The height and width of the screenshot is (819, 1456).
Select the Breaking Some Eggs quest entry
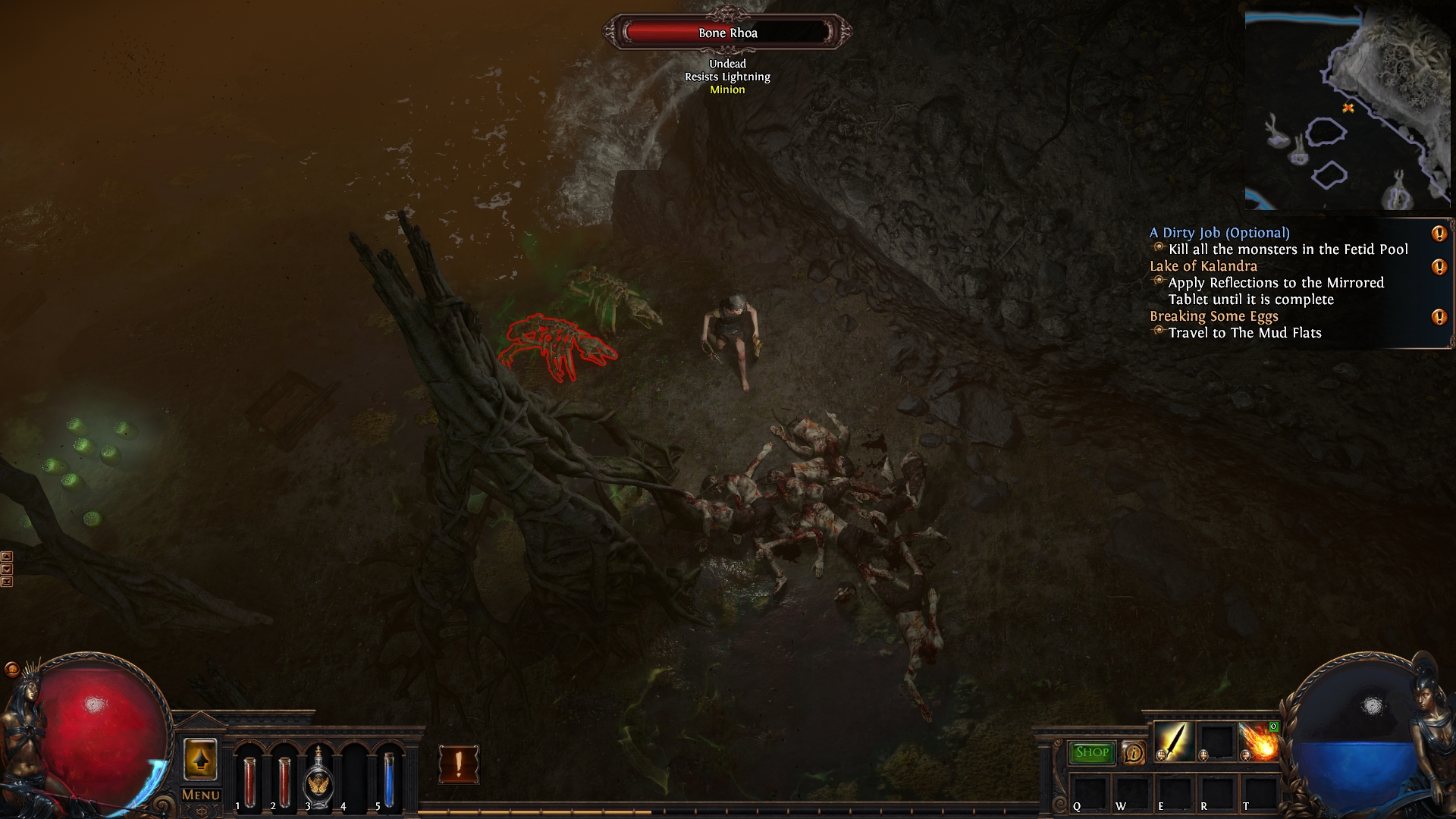[x=1213, y=316]
